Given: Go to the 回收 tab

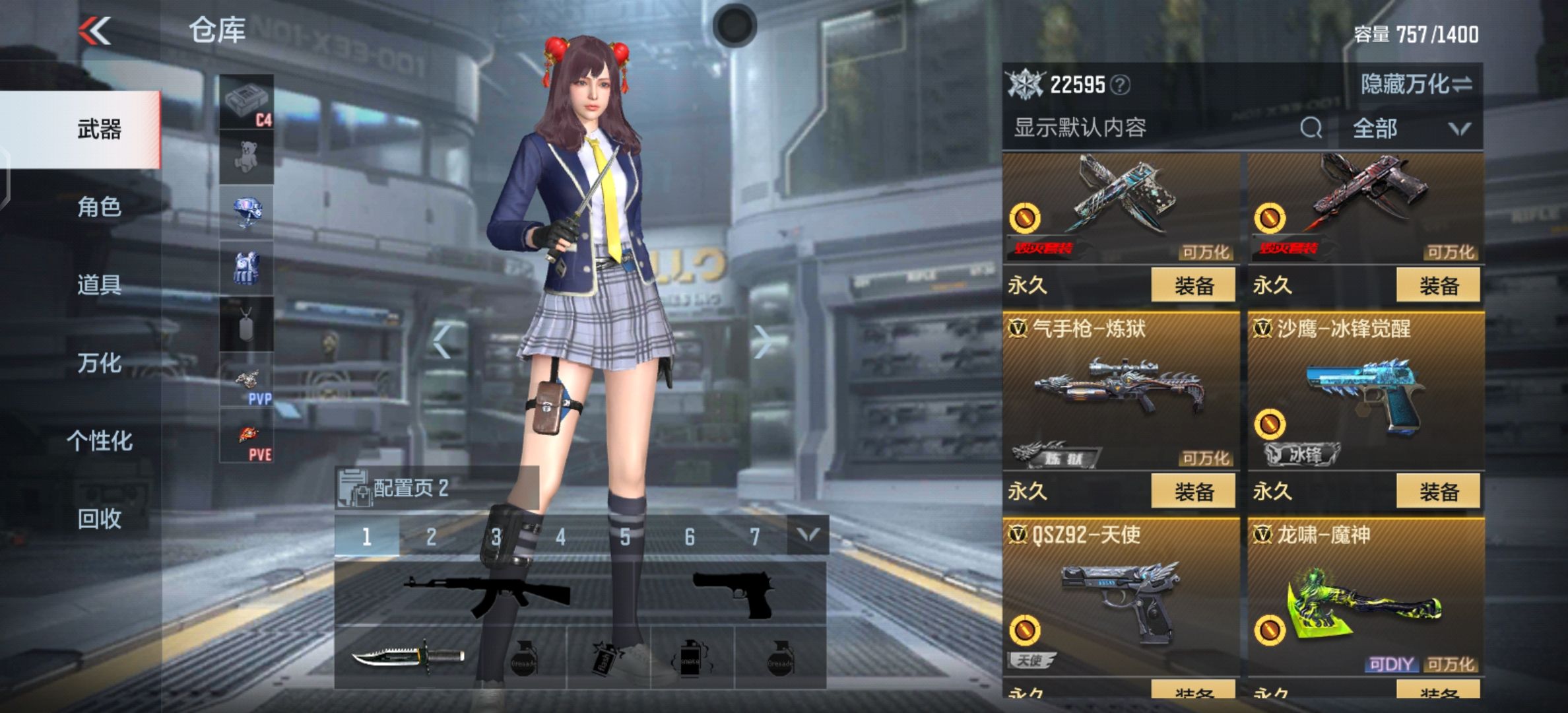Looking at the screenshot, I should [99, 519].
